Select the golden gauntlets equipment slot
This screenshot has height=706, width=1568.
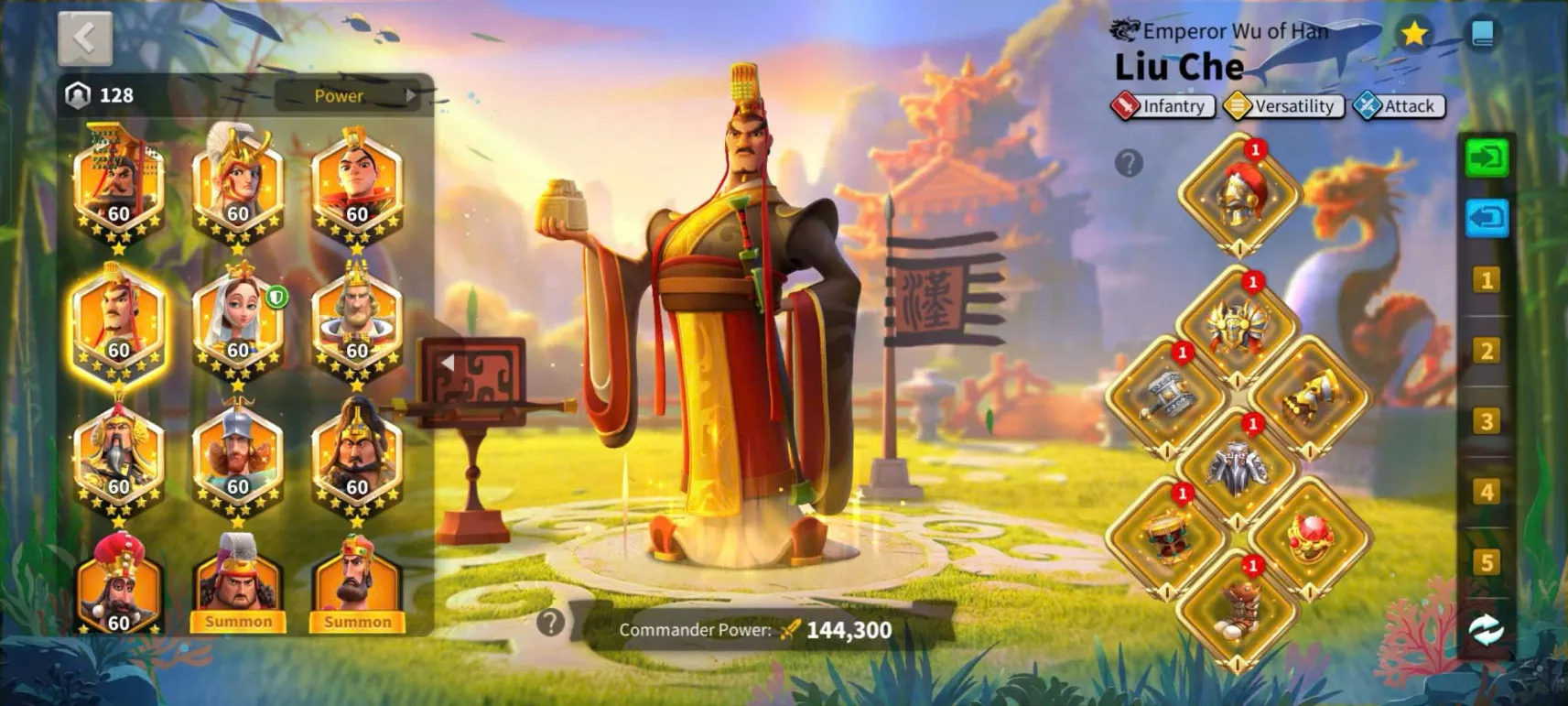point(1309,398)
